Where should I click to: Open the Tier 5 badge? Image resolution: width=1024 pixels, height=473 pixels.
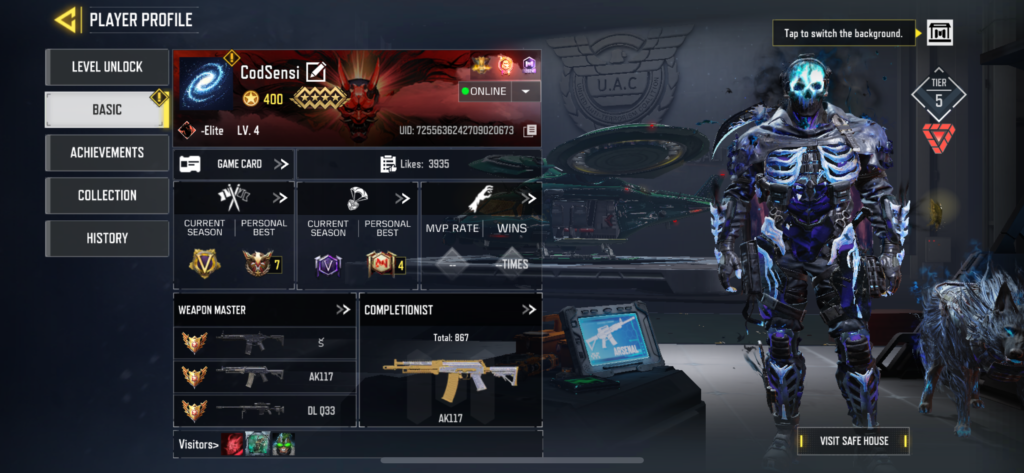[938, 96]
